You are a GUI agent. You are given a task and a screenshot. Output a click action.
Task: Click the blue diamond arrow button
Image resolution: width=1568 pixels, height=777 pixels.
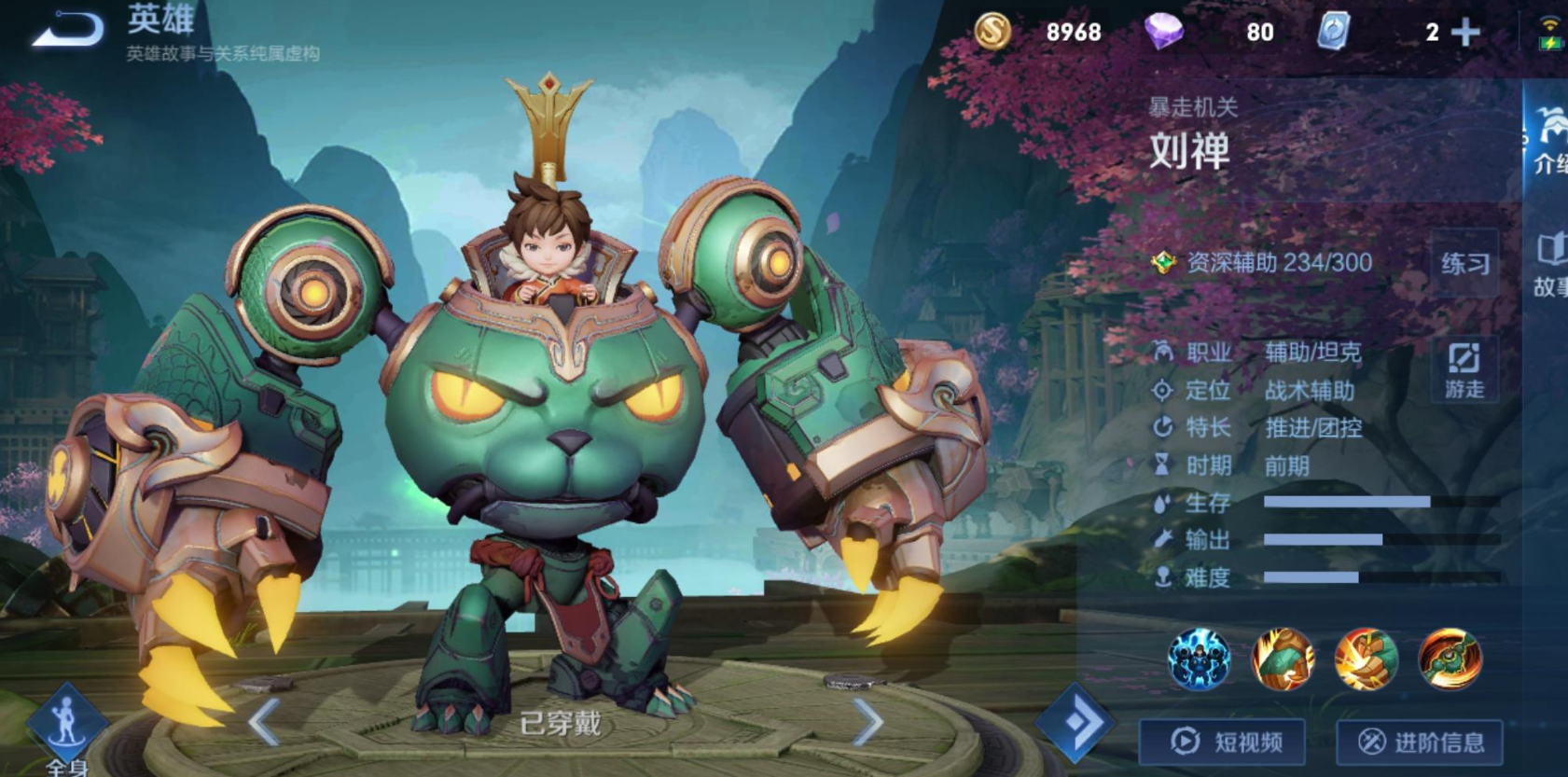[1075, 723]
